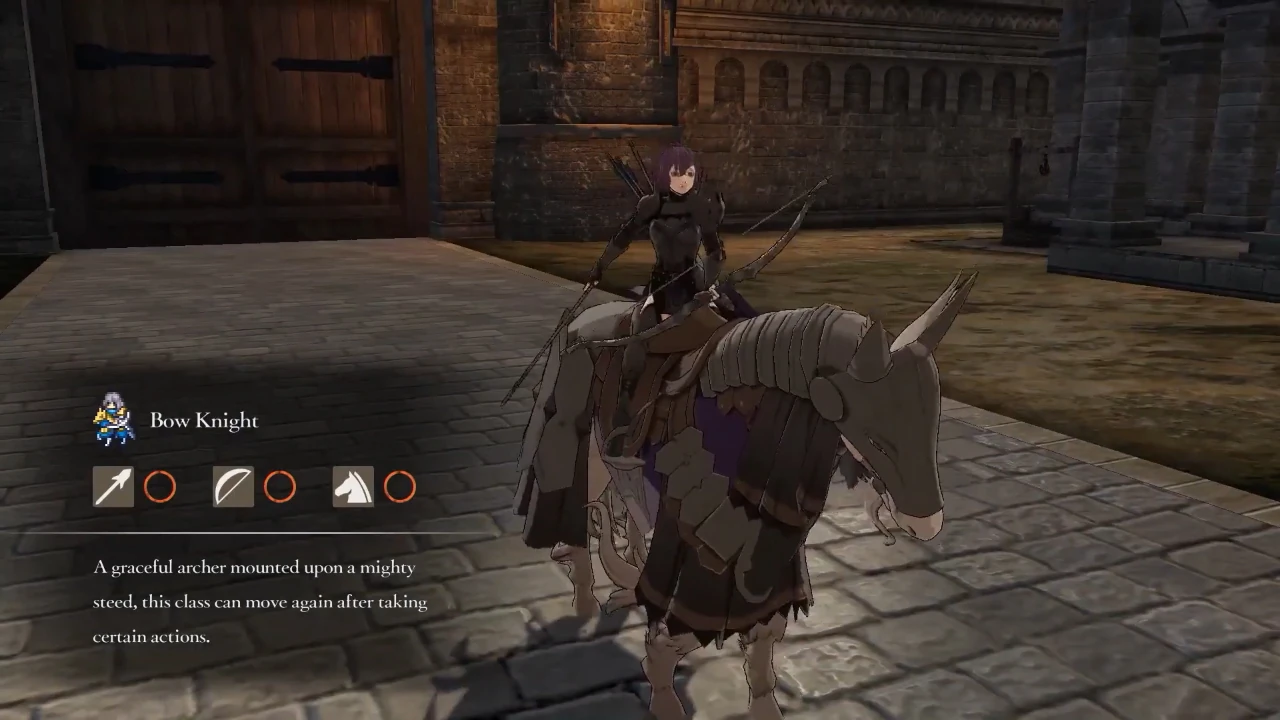Click the rank circle next to the horse icon

tap(399, 487)
